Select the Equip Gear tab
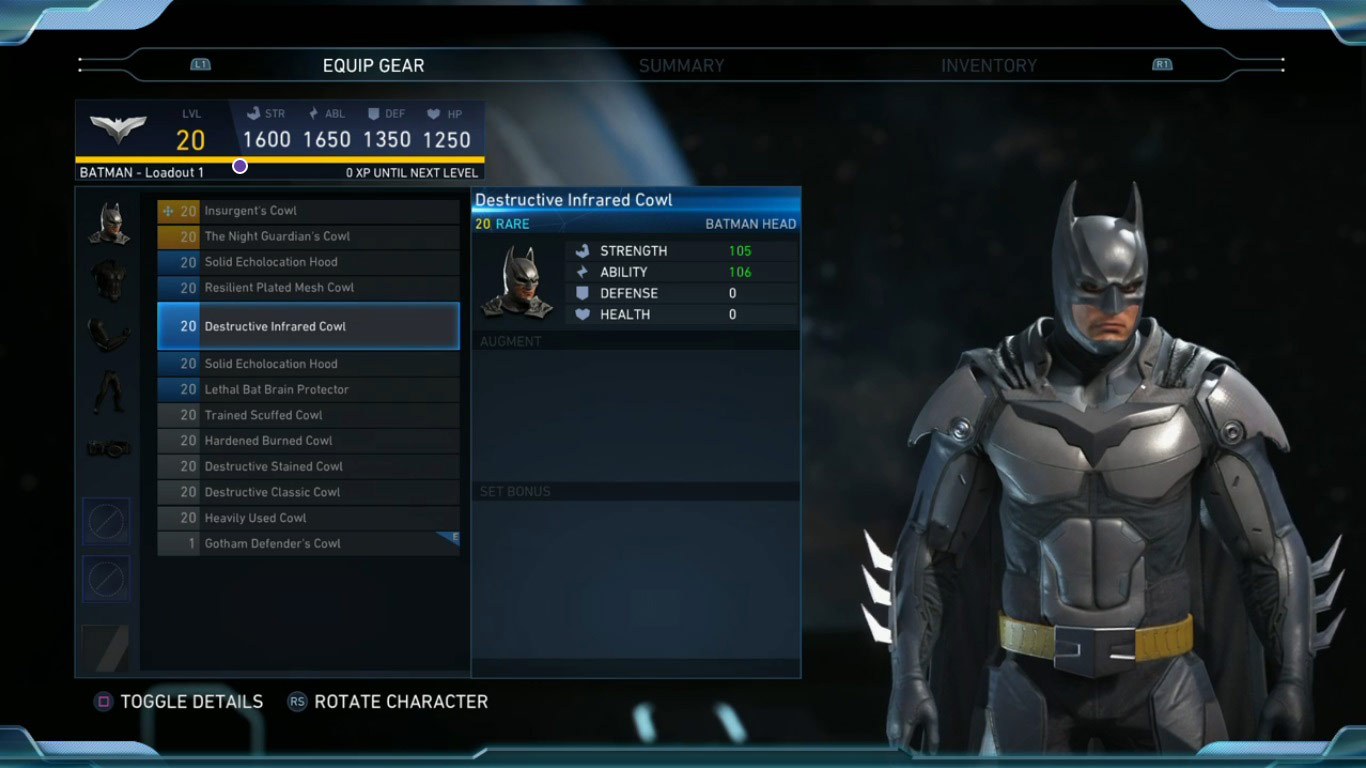 [x=373, y=66]
